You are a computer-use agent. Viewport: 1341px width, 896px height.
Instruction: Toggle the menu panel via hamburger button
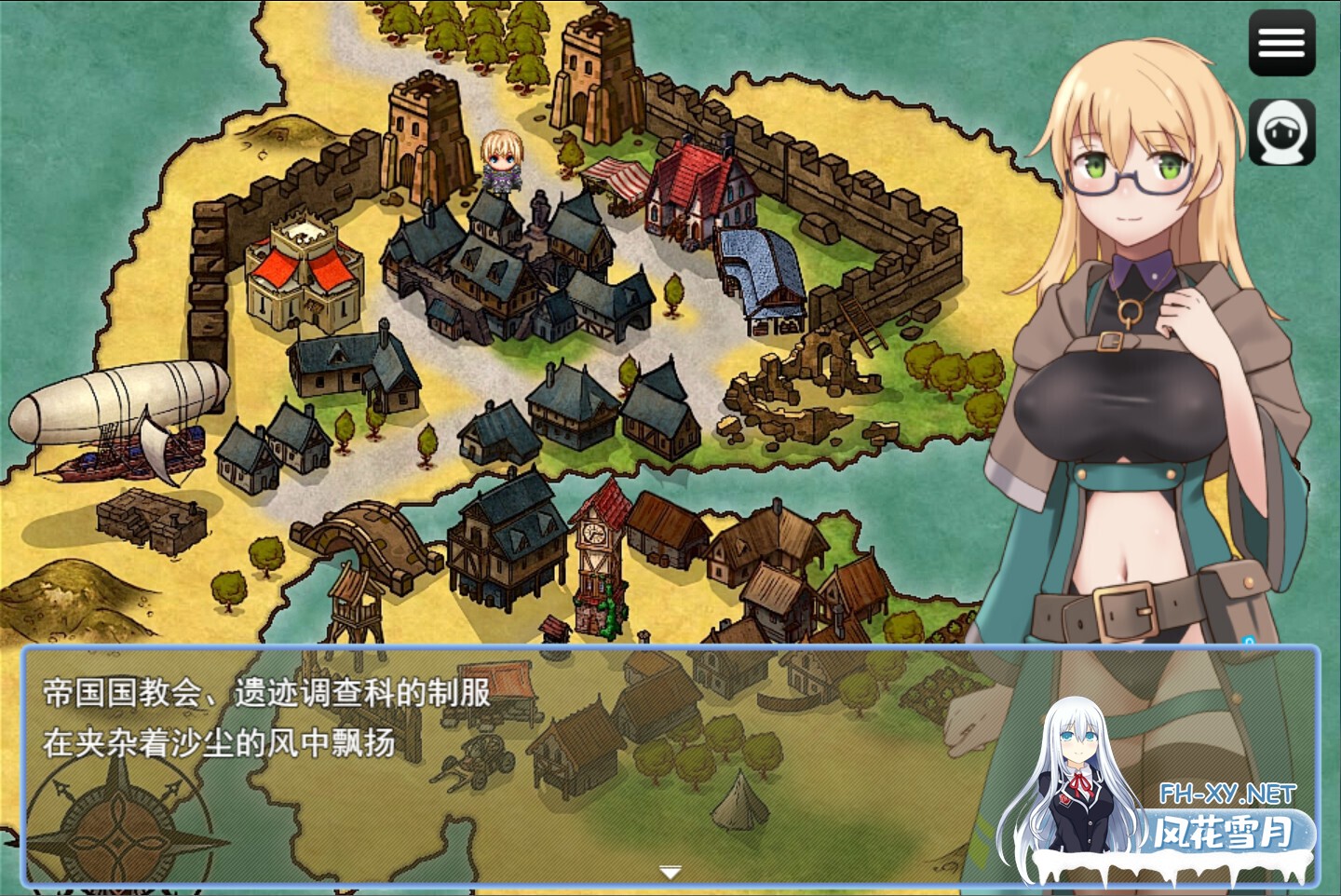[1282, 44]
